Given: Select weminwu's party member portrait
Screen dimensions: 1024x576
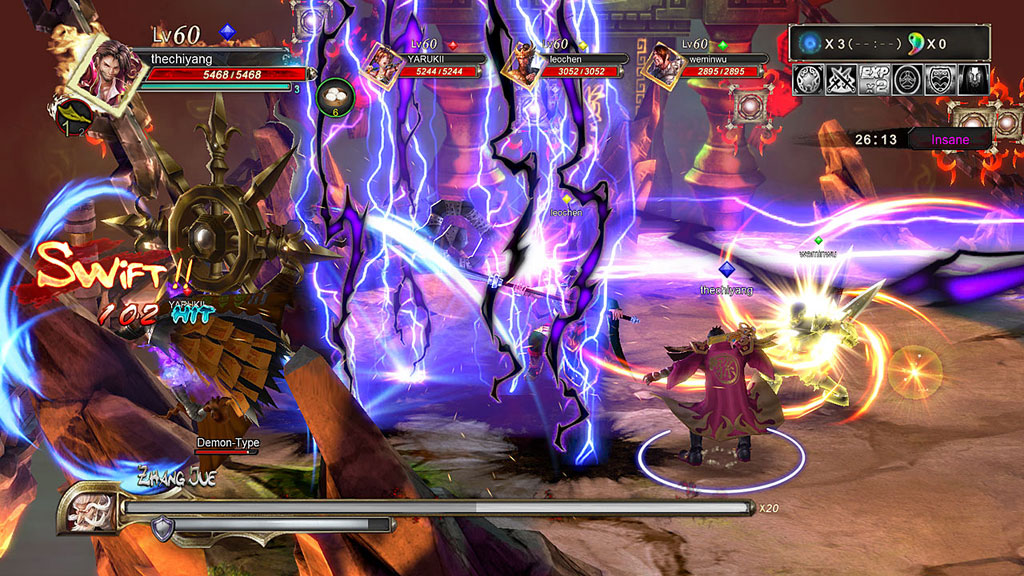Looking at the screenshot, I should (x=664, y=63).
